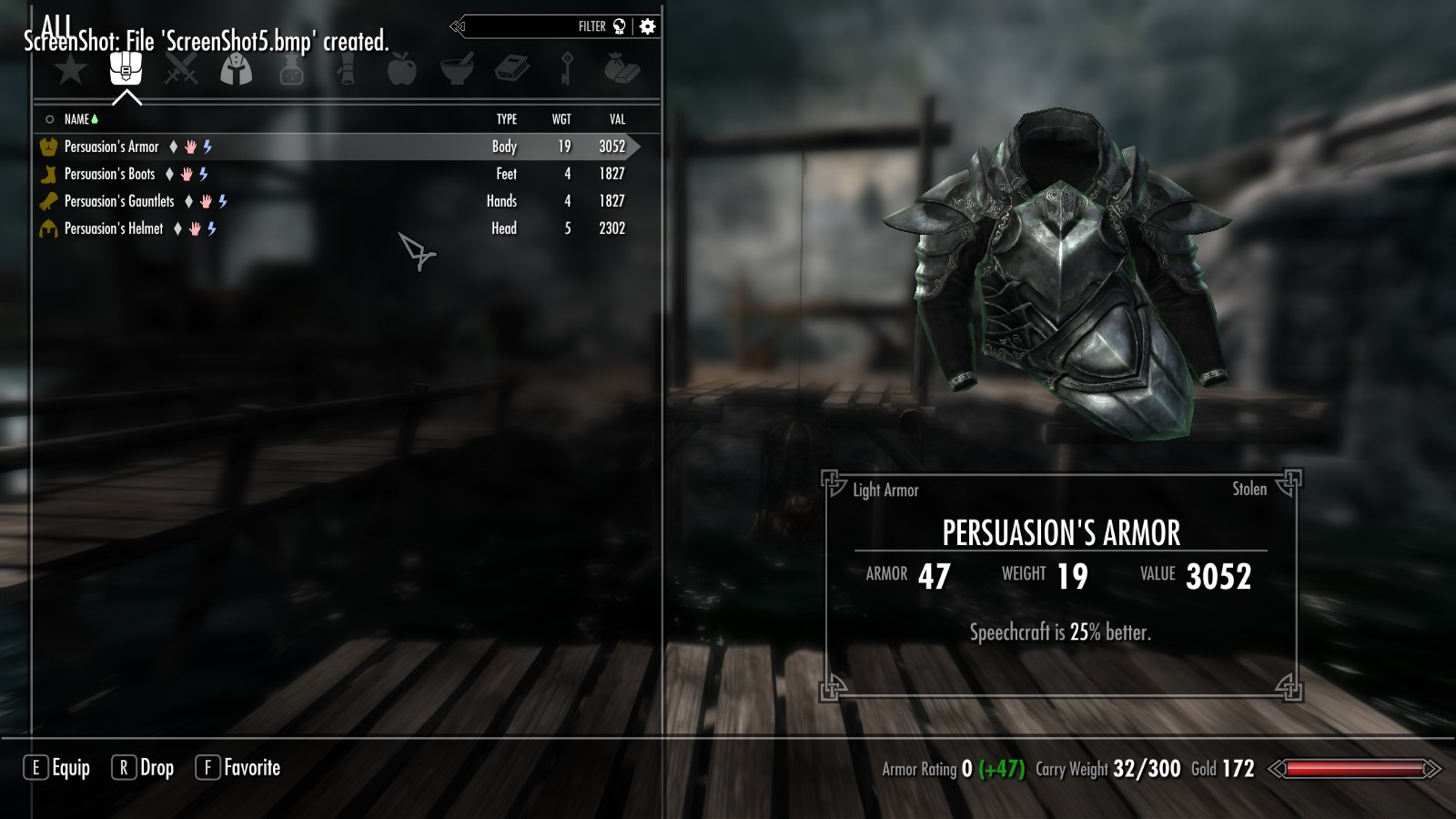This screenshot has width=1456, height=819.
Task: Pick Persuasion's Helmet from the list
Action: [114, 228]
